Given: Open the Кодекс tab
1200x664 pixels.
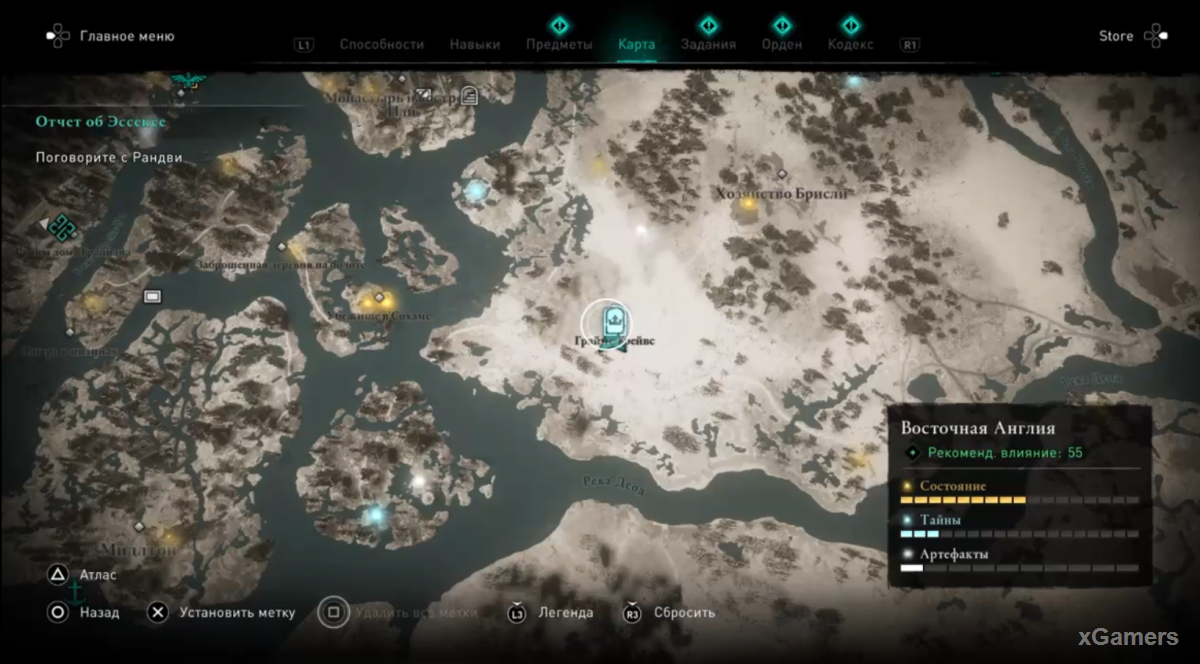Looking at the screenshot, I should coord(850,44).
